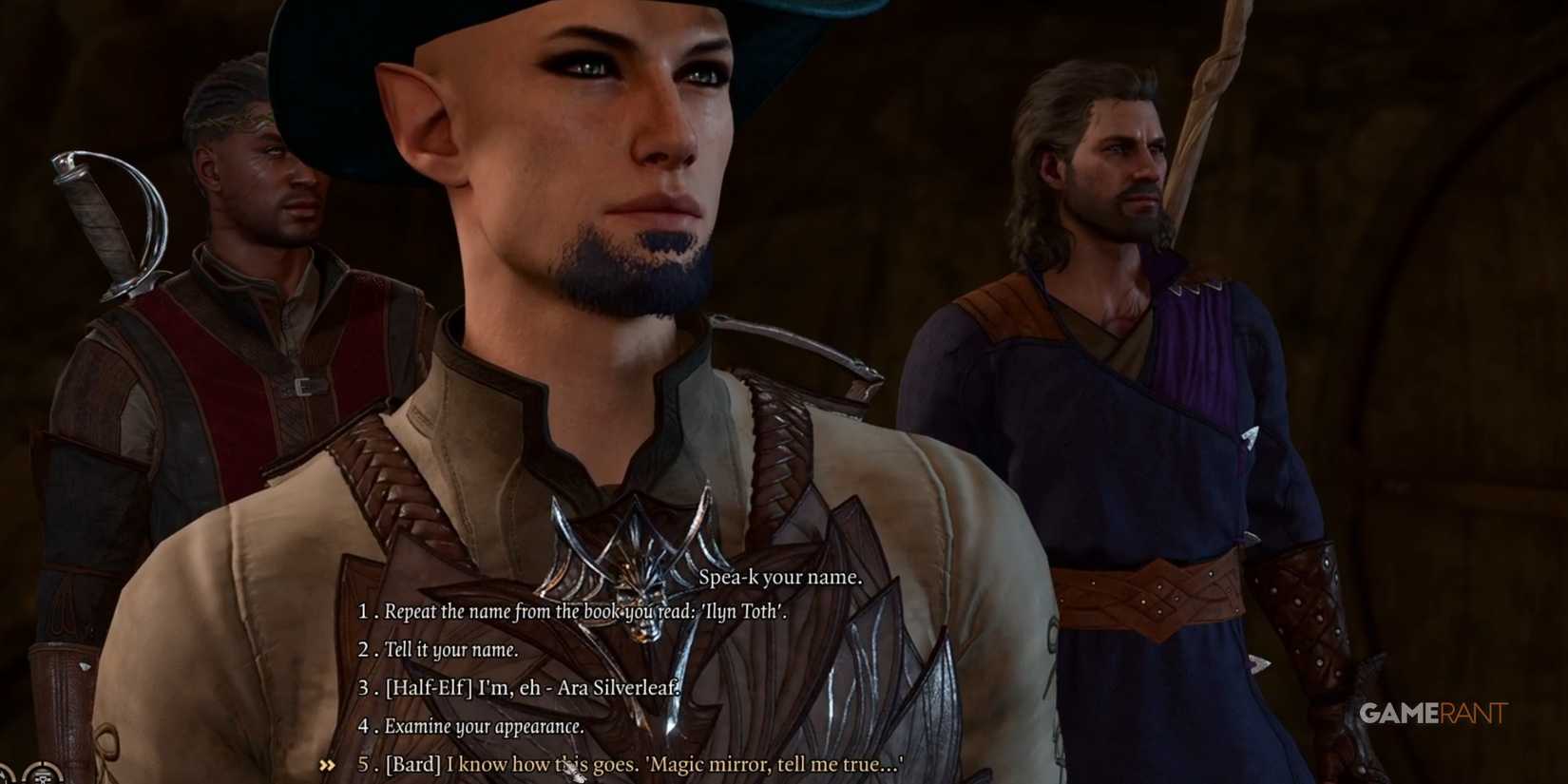Screen dimensions: 1568x784
Task: Click the leftmost partially visible circular icon bottom-left
Action: click(x=4, y=776)
